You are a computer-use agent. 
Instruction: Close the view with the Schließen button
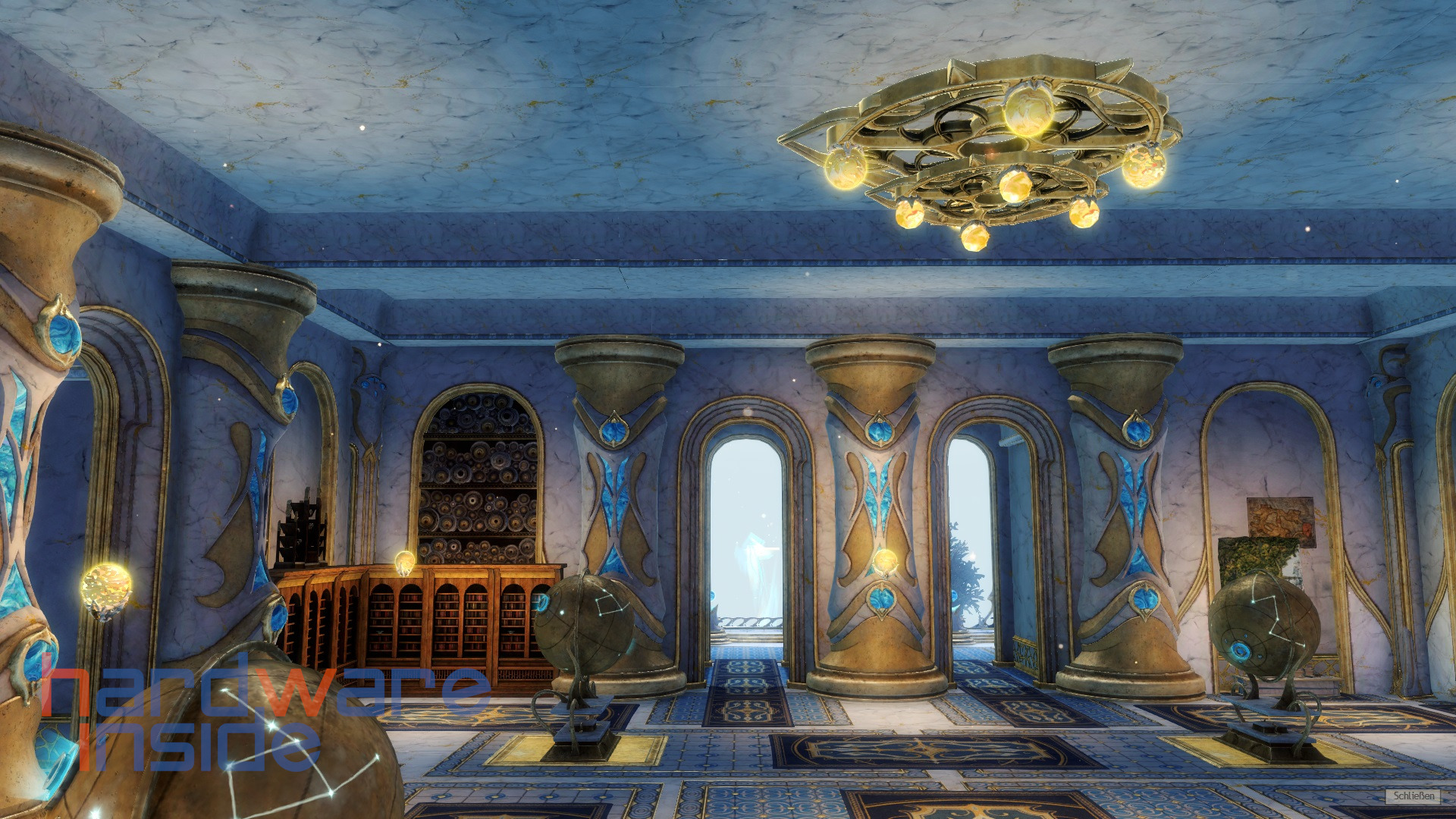click(1414, 795)
